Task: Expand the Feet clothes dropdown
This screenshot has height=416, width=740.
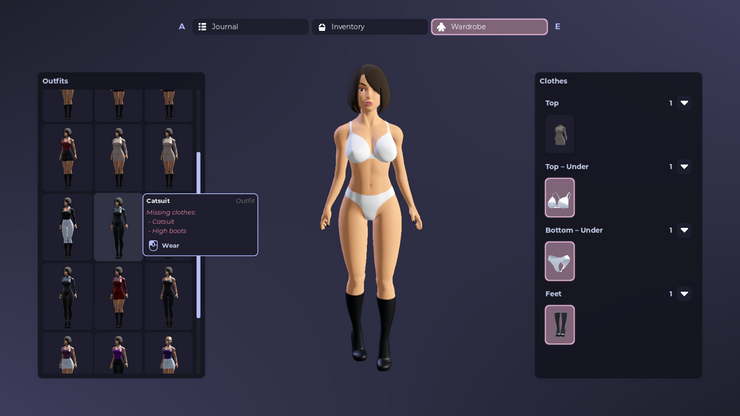Action: (684, 294)
